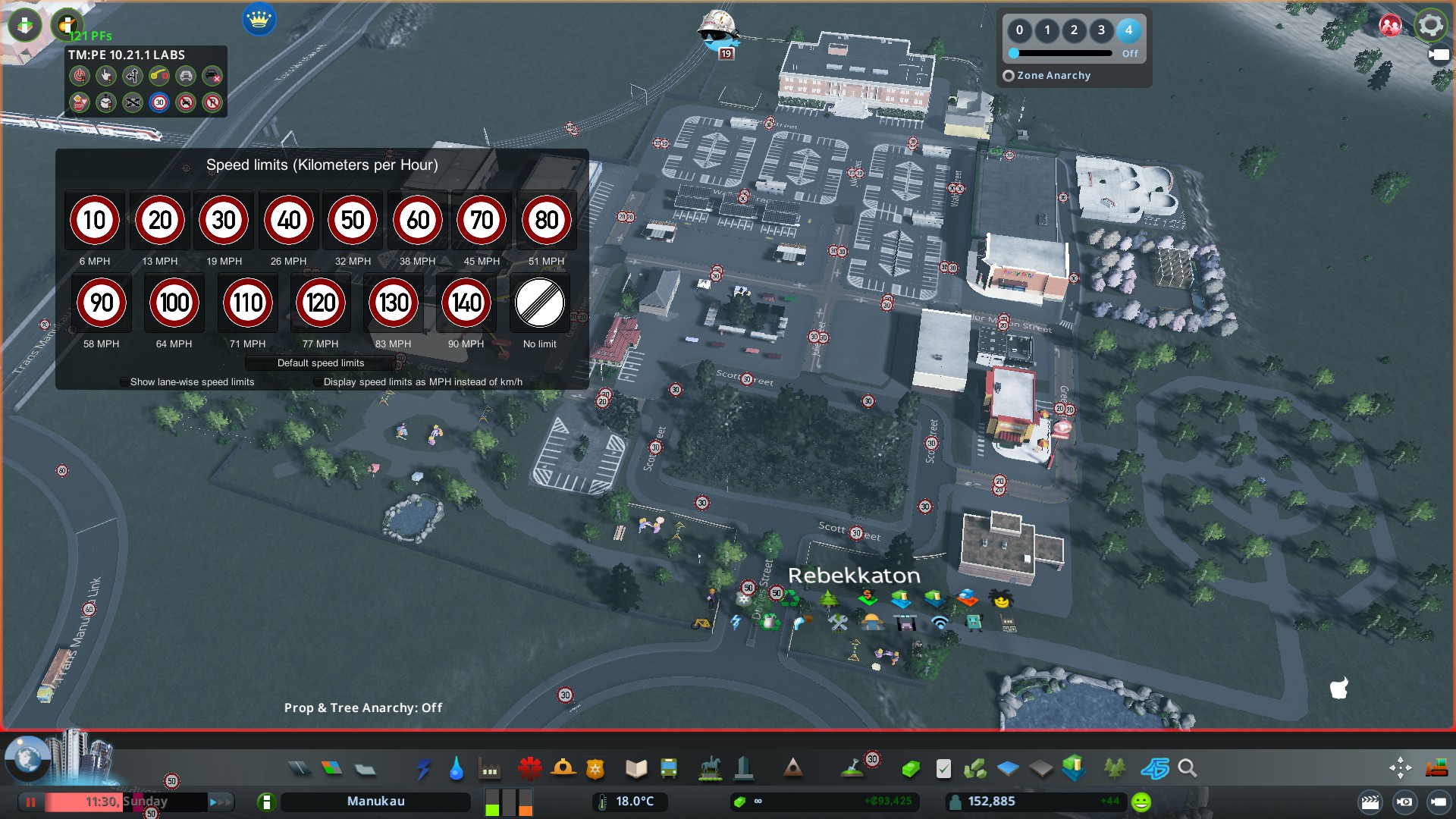The width and height of the screenshot is (1456, 819).
Task: Open TM:PE priority signs tool
Action: click(x=80, y=102)
